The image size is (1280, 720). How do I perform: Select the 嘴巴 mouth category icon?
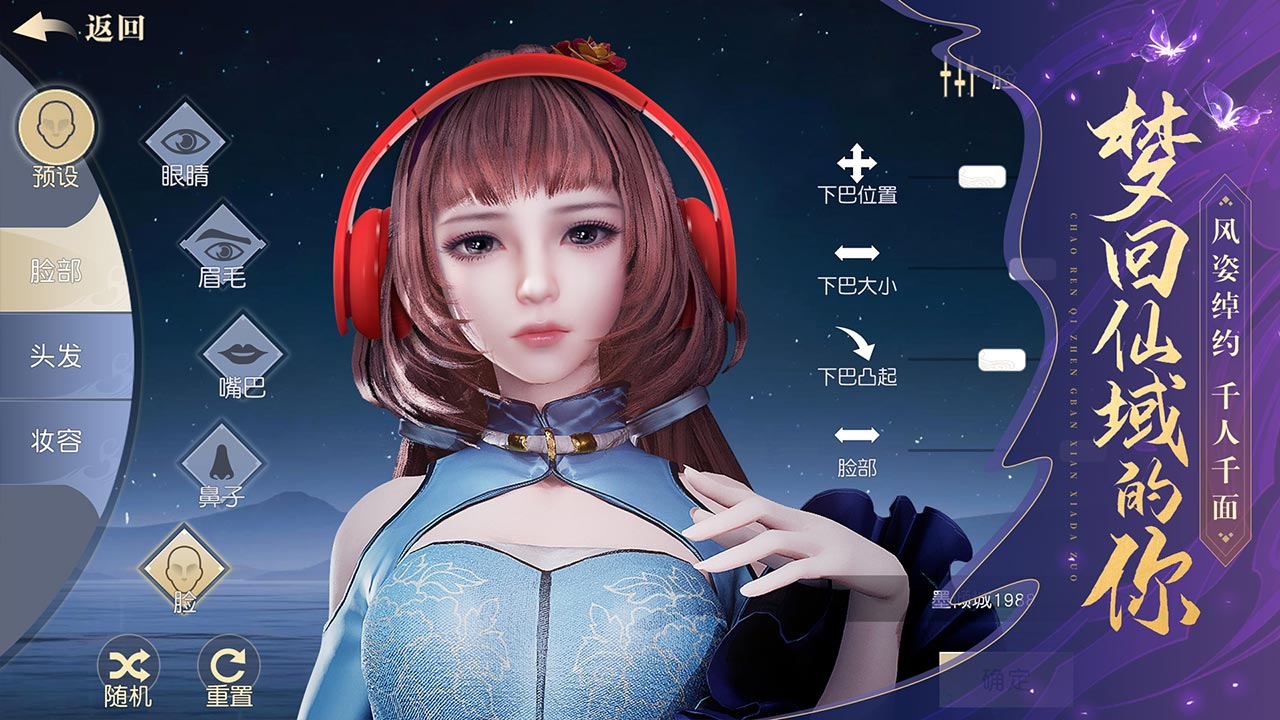coord(242,353)
